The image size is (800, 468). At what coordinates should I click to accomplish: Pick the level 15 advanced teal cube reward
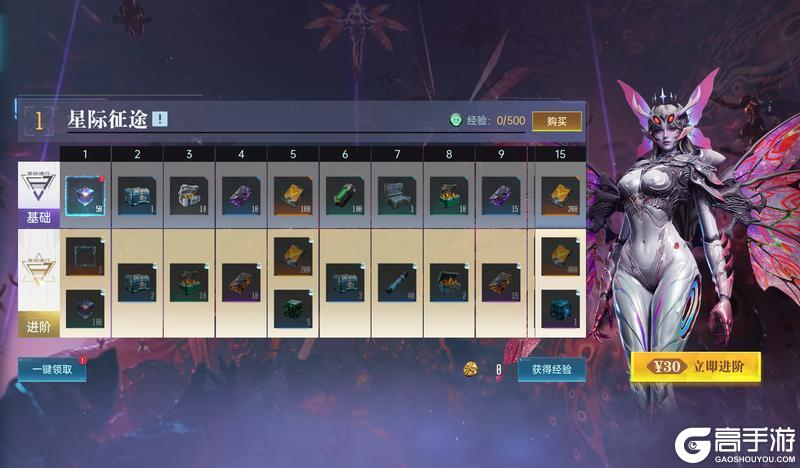[561, 306]
